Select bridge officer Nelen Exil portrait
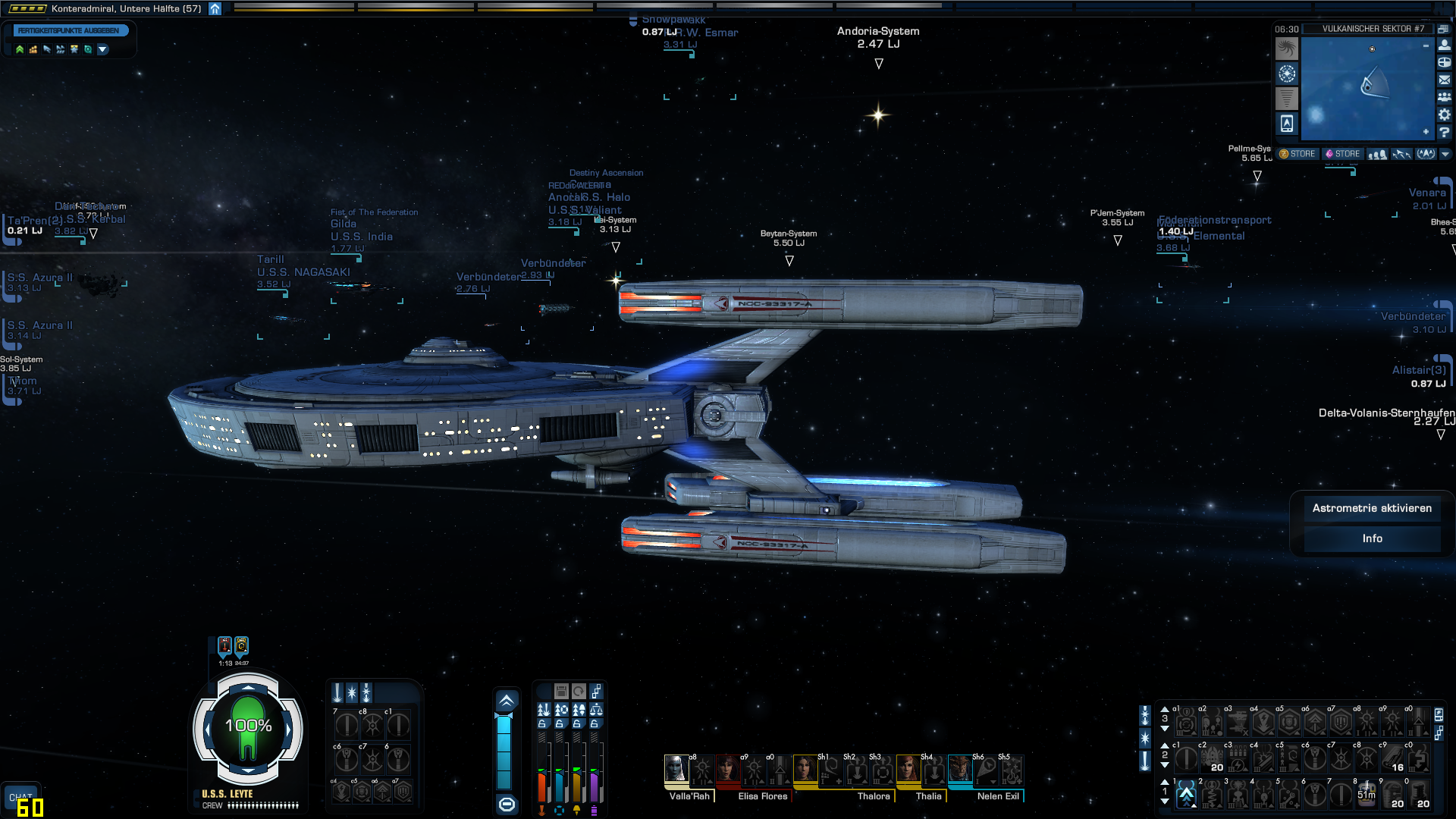1456x819 pixels. (x=959, y=769)
